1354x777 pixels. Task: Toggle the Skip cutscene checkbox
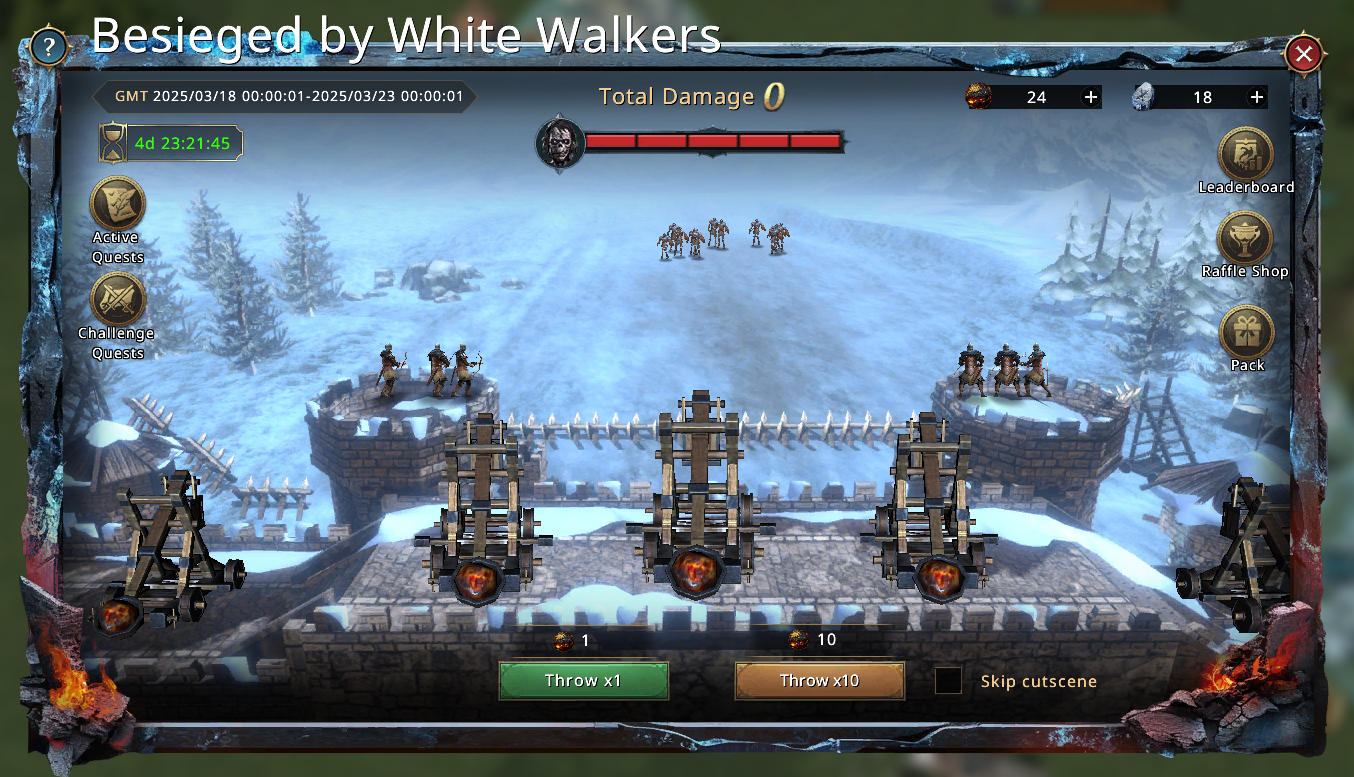point(948,681)
